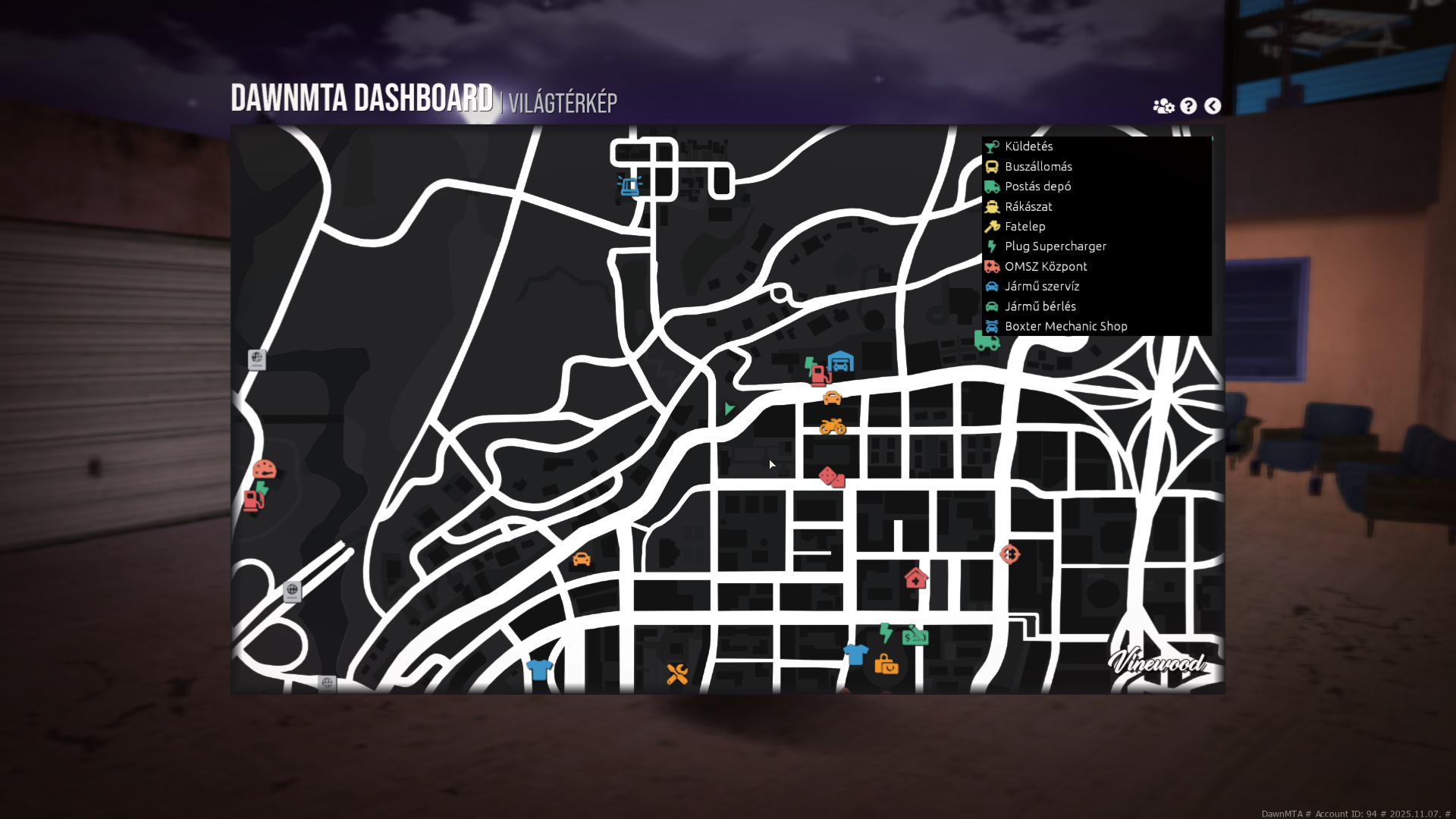
Task: Choose Boxter Mechanic Shop in legend
Action: click(x=1065, y=326)
